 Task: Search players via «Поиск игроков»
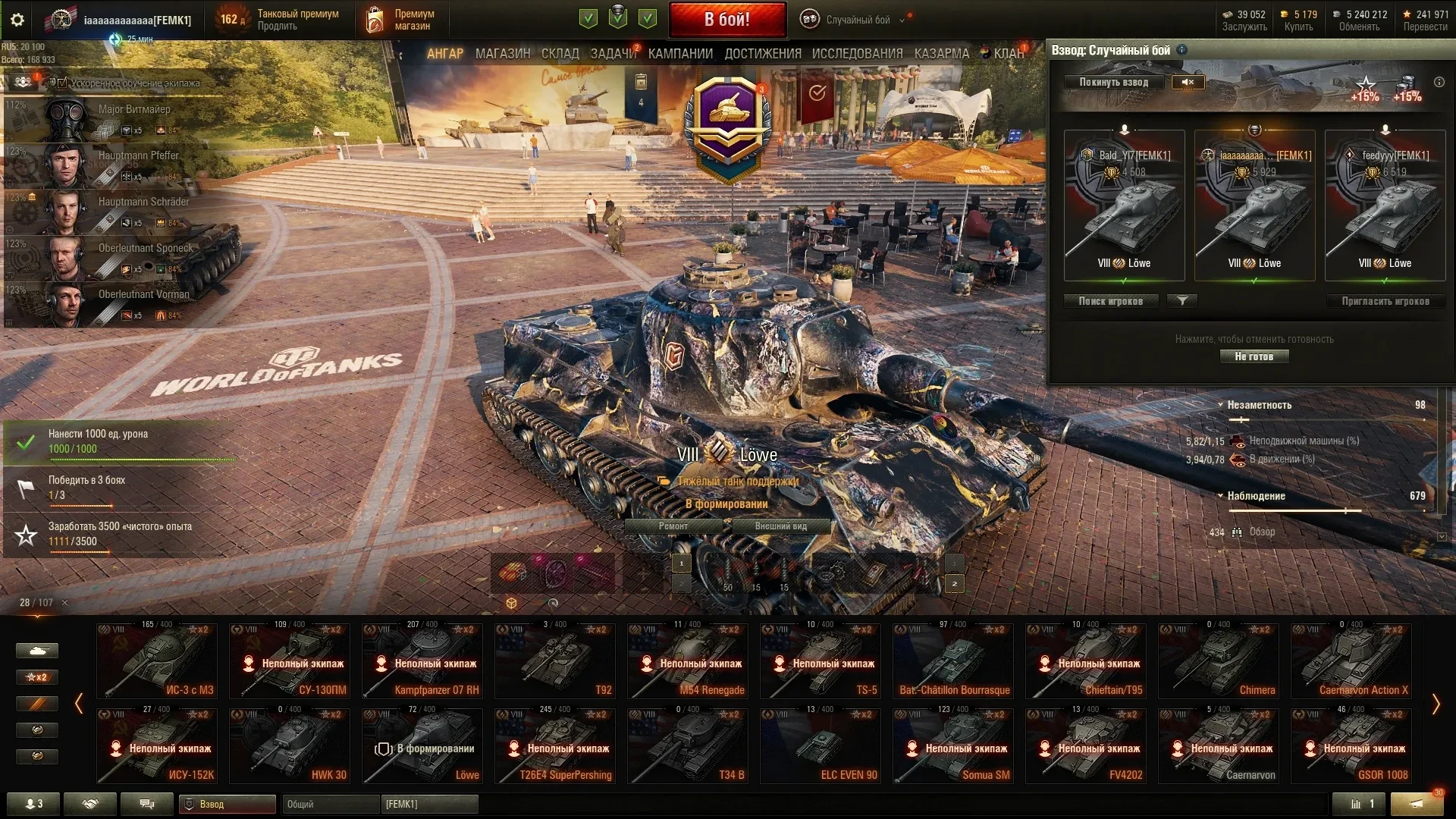pos(1111,301)
